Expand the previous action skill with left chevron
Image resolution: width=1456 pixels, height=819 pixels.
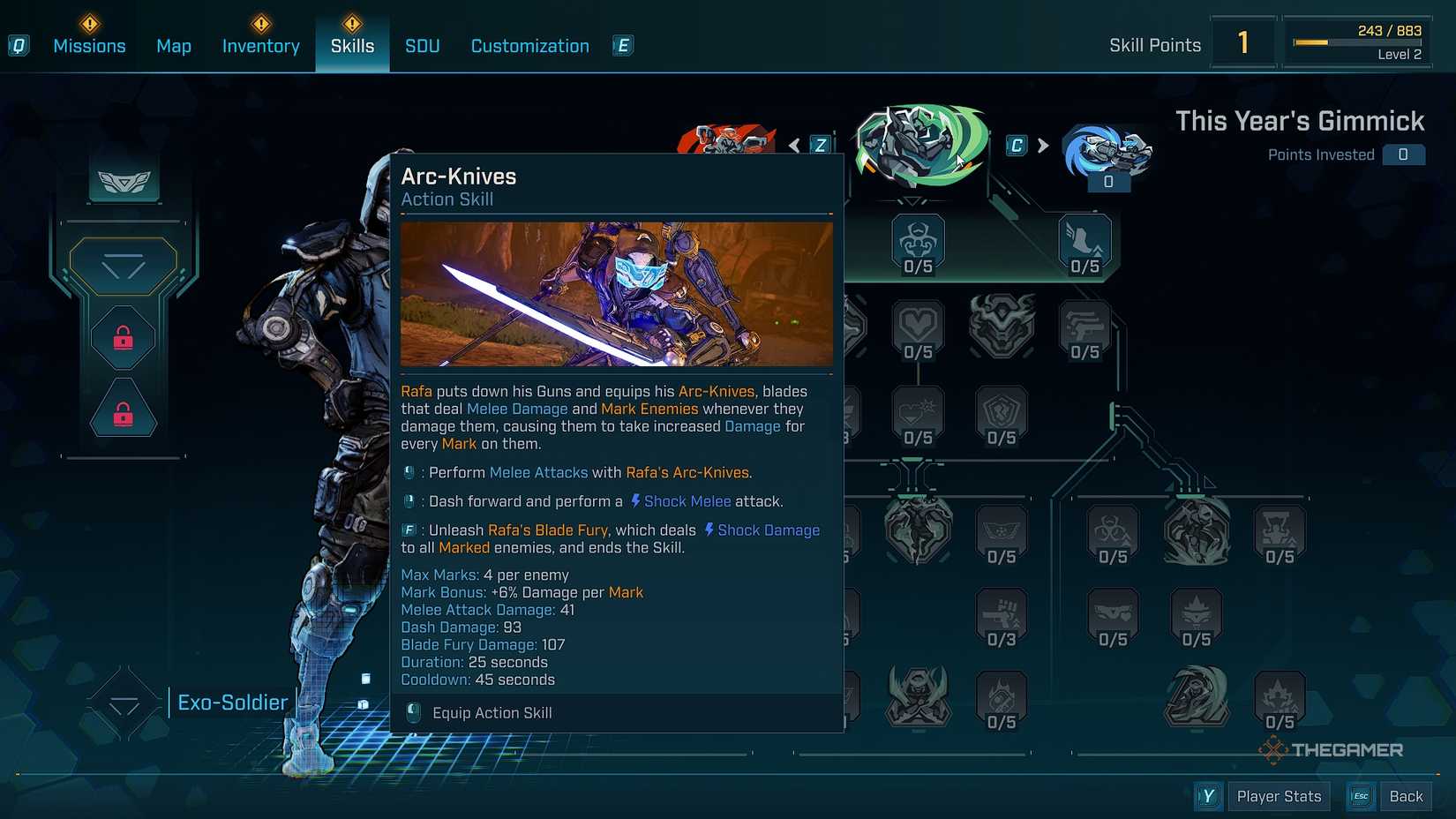coord(794,145)
